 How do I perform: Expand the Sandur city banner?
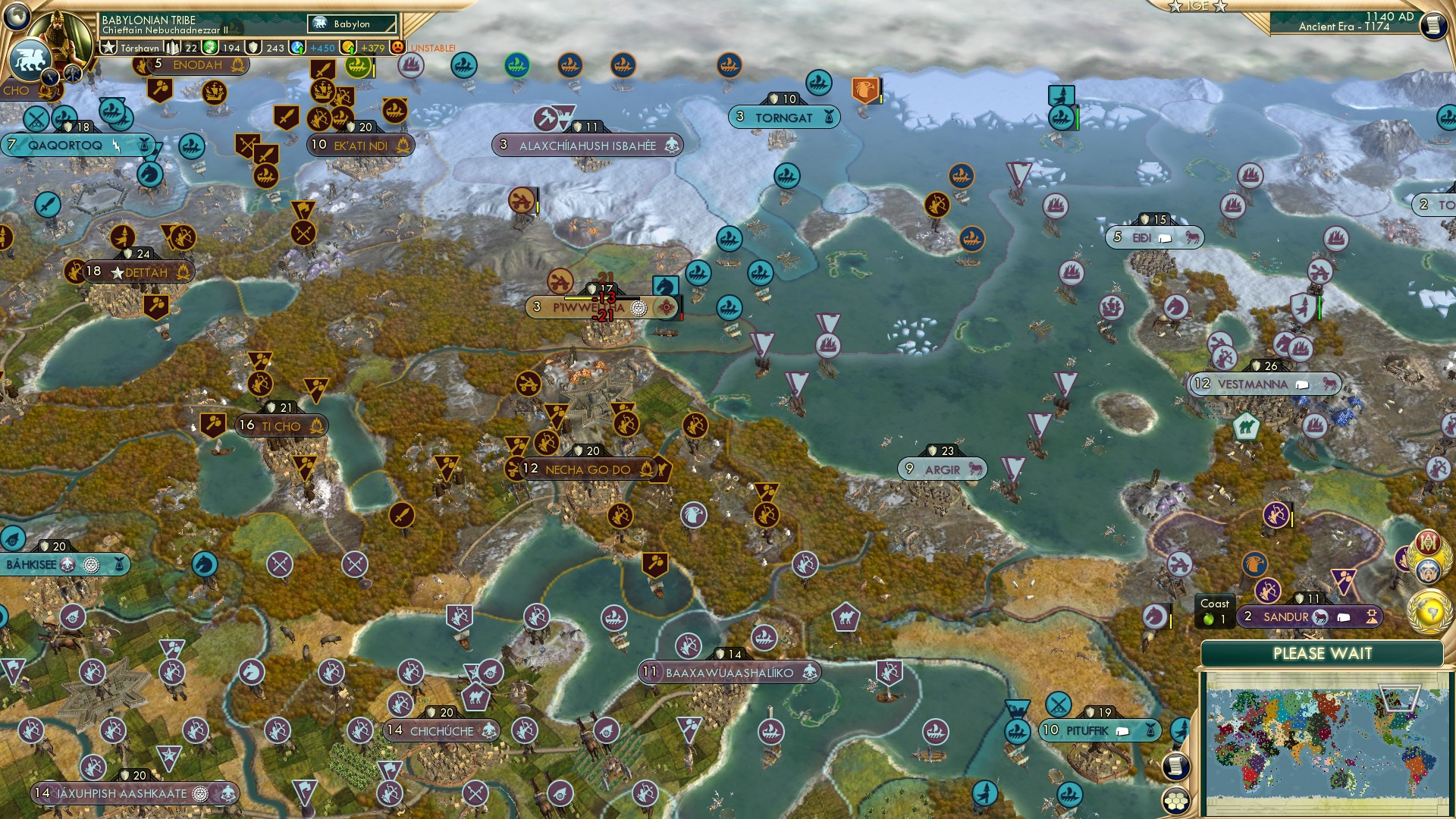(1312, 617)
